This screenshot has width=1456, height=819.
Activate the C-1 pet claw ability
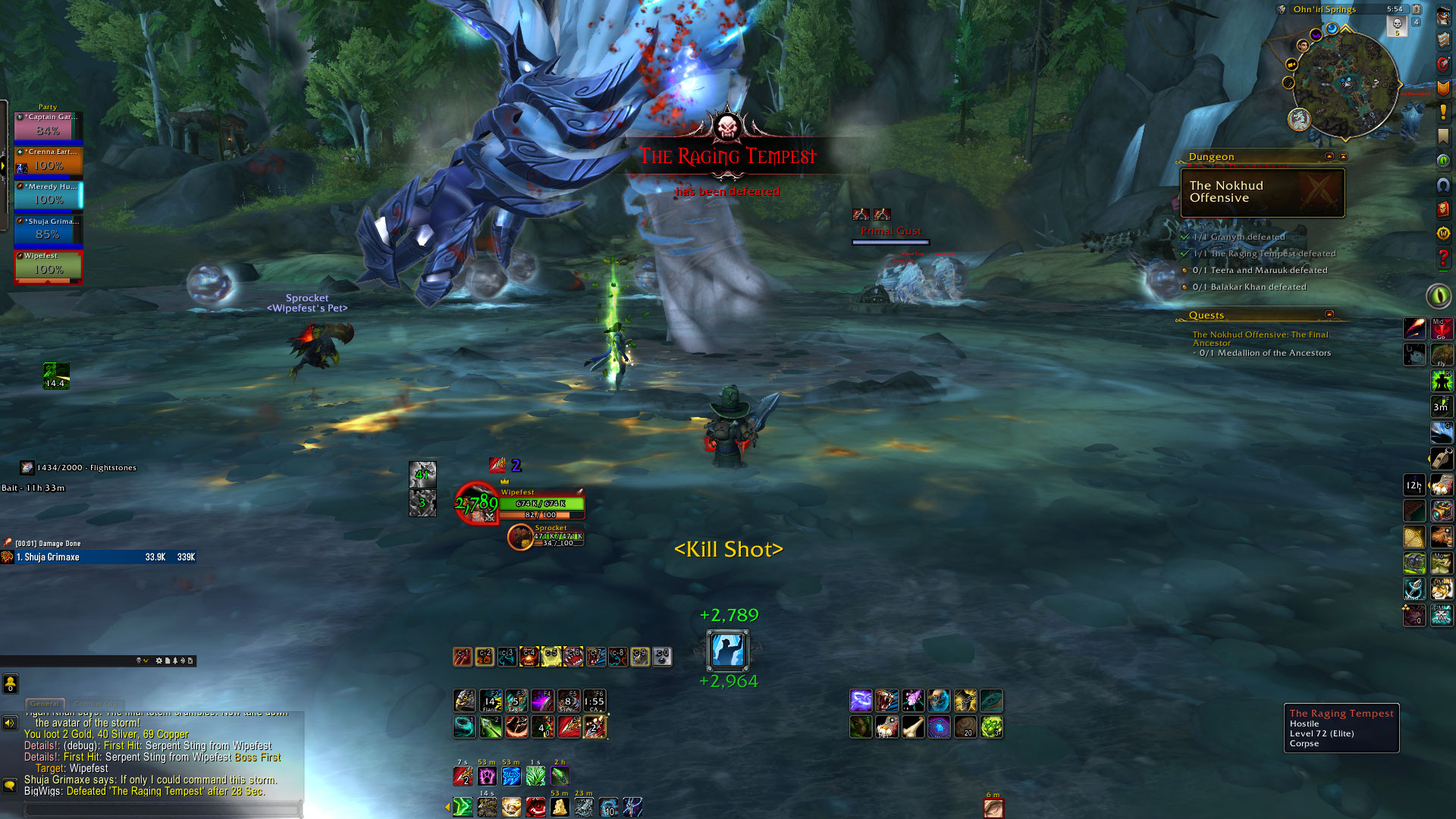463,656
